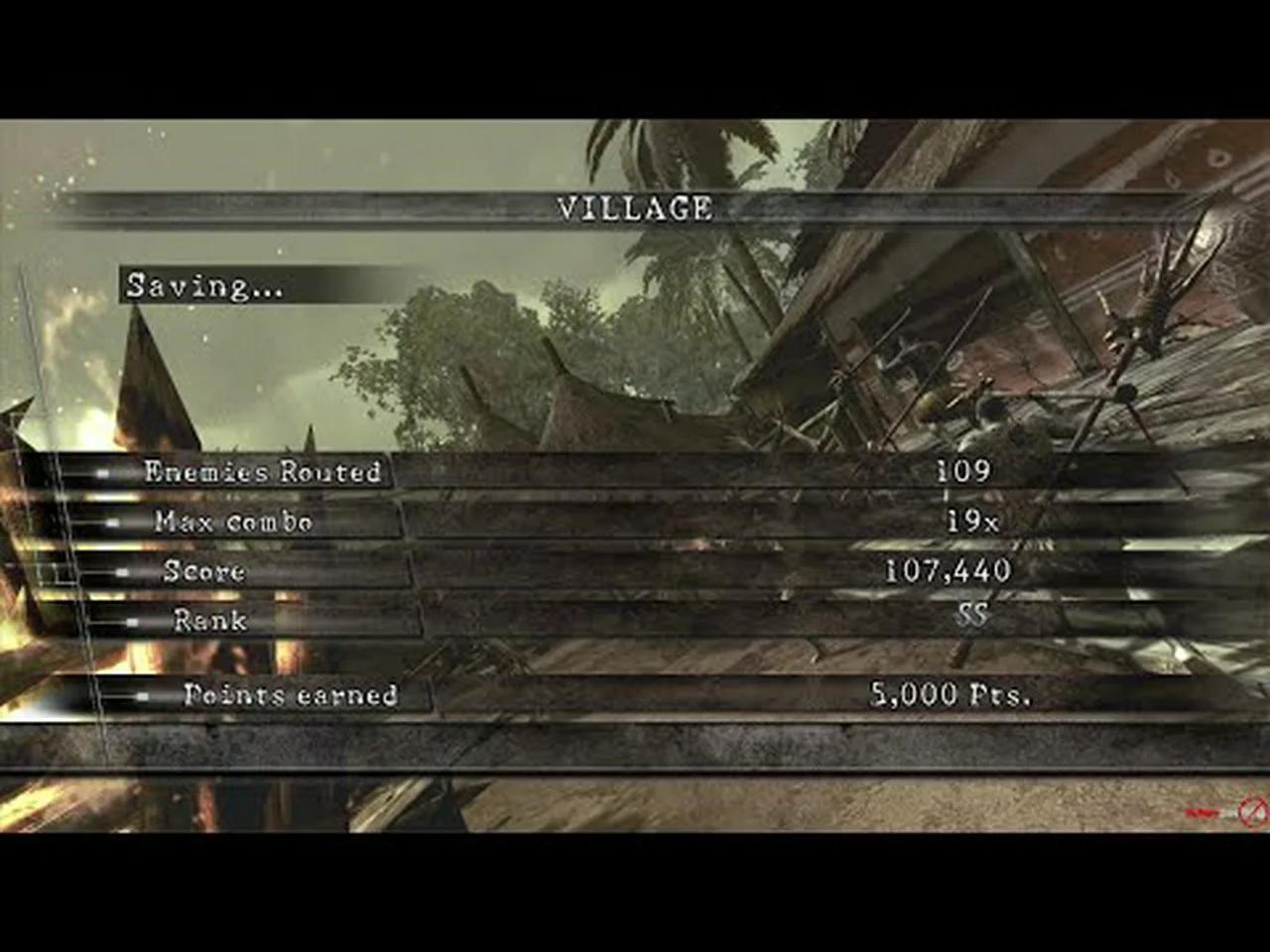Click the red circular watermark icon bottom right
Image resolution: width=1270 pixels, height=952 pixels.
click(1252, 811)
